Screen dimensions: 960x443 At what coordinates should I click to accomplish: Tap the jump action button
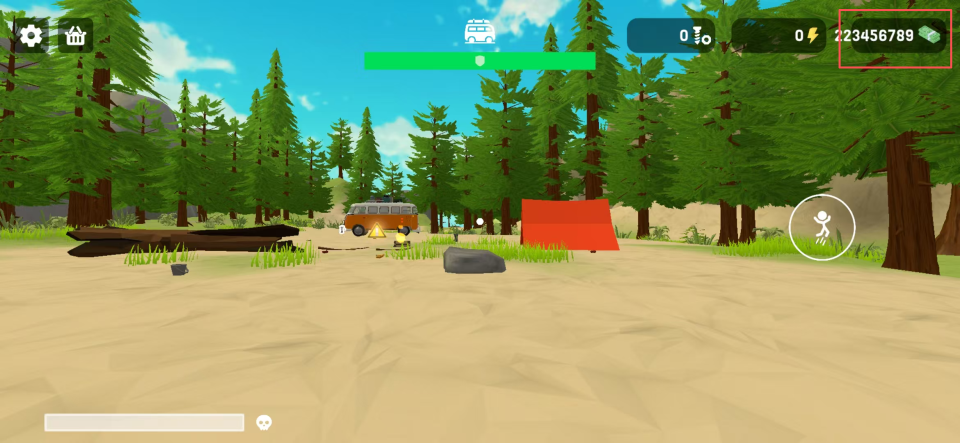click(x=821, y=227)
